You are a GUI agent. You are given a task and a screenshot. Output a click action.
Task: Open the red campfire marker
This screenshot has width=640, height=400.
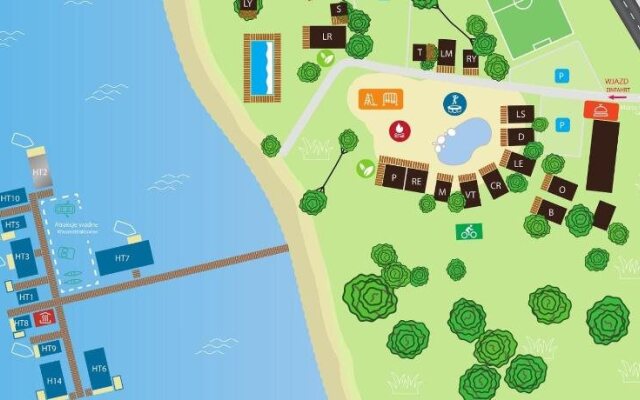coord(400,129)
